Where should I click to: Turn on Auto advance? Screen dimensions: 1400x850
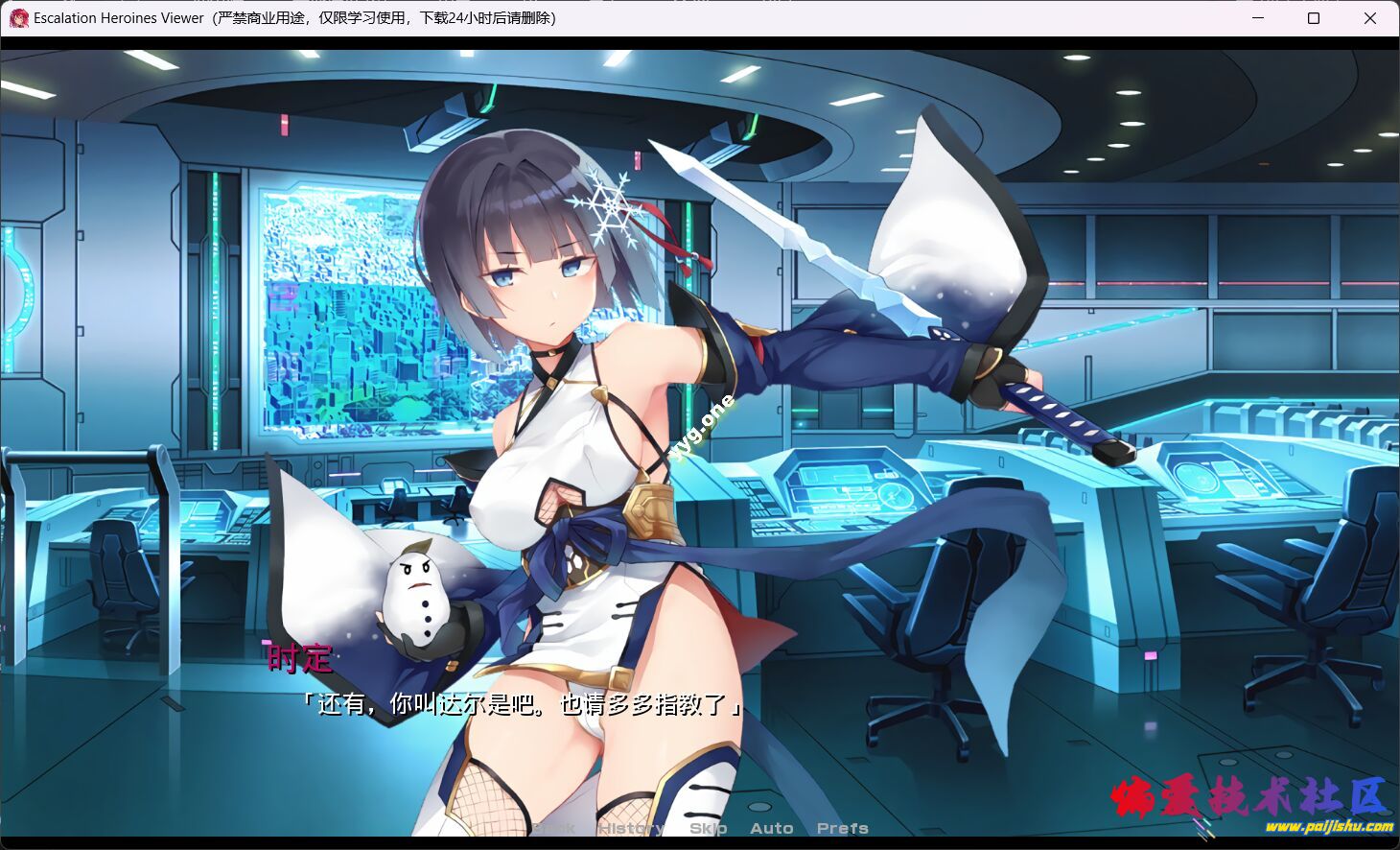(771, 828)
